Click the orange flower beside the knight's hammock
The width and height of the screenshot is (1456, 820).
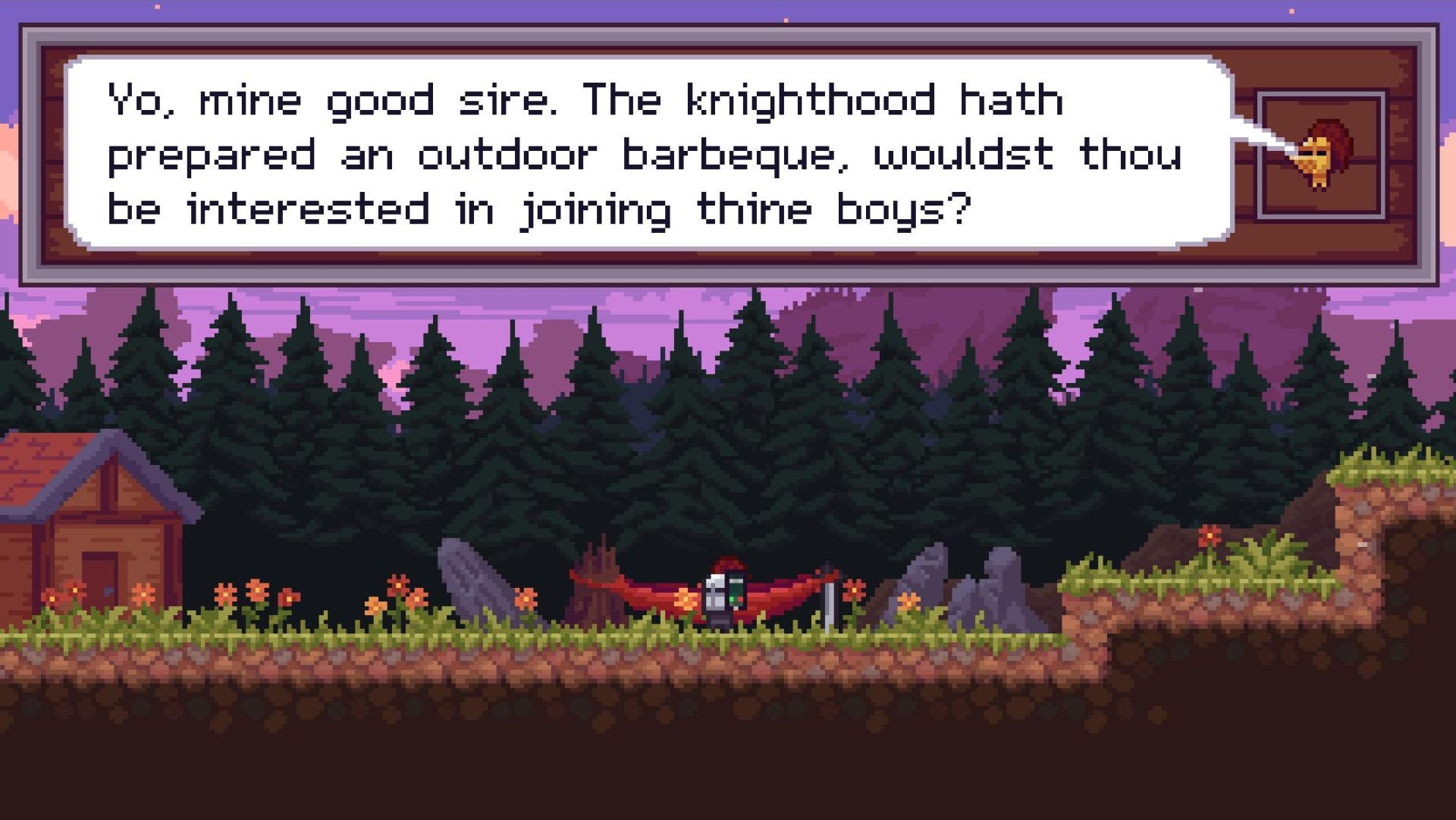(686, 600)
